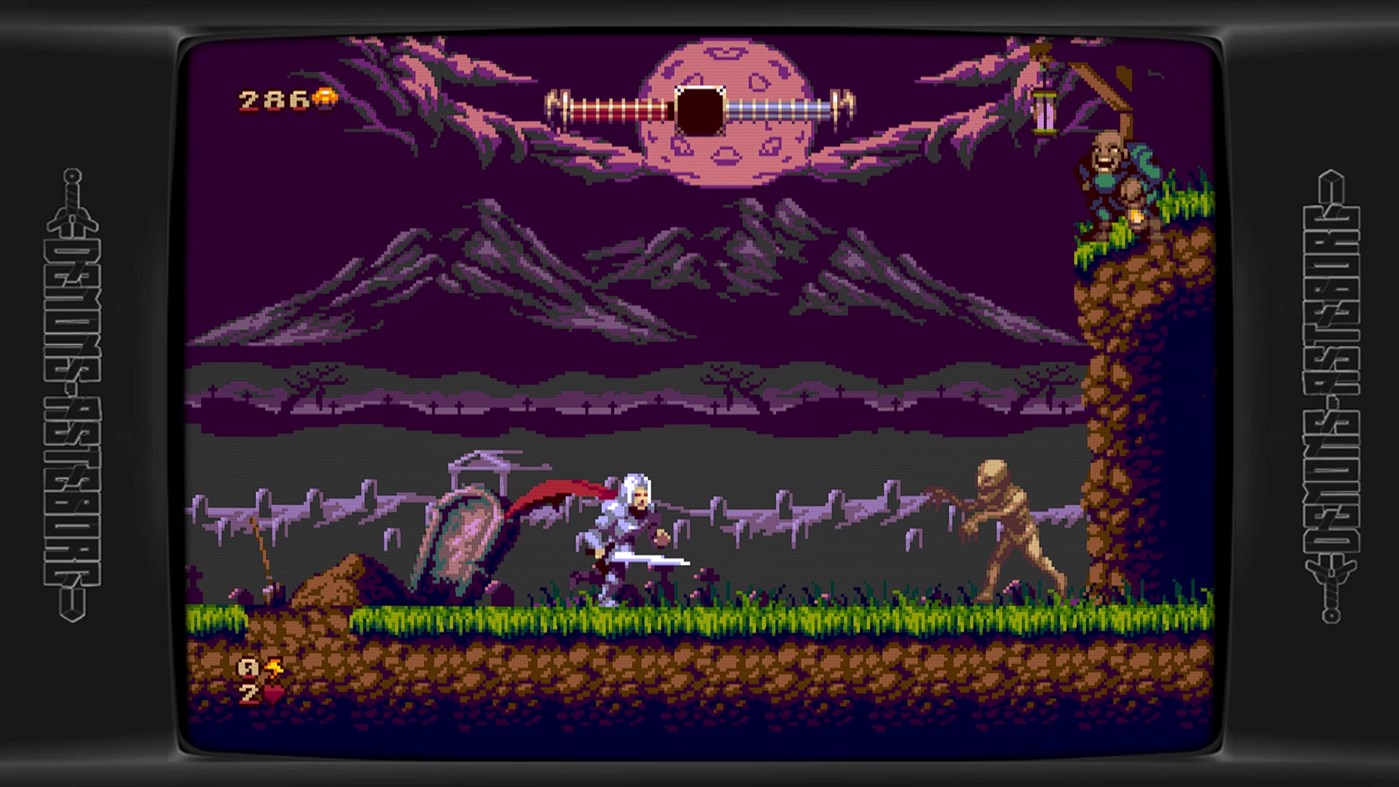Click the zombie ammo count showing 0
The image size is (1399, 787).
[248, 666]
